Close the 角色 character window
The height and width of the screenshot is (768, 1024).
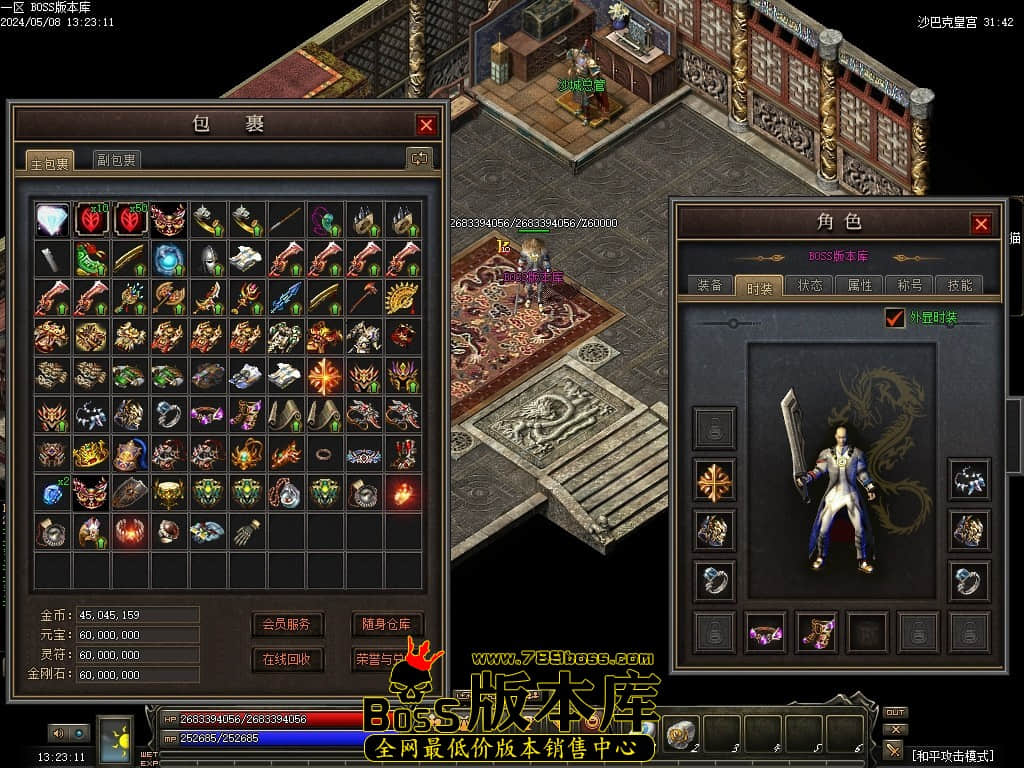[981, 224]
